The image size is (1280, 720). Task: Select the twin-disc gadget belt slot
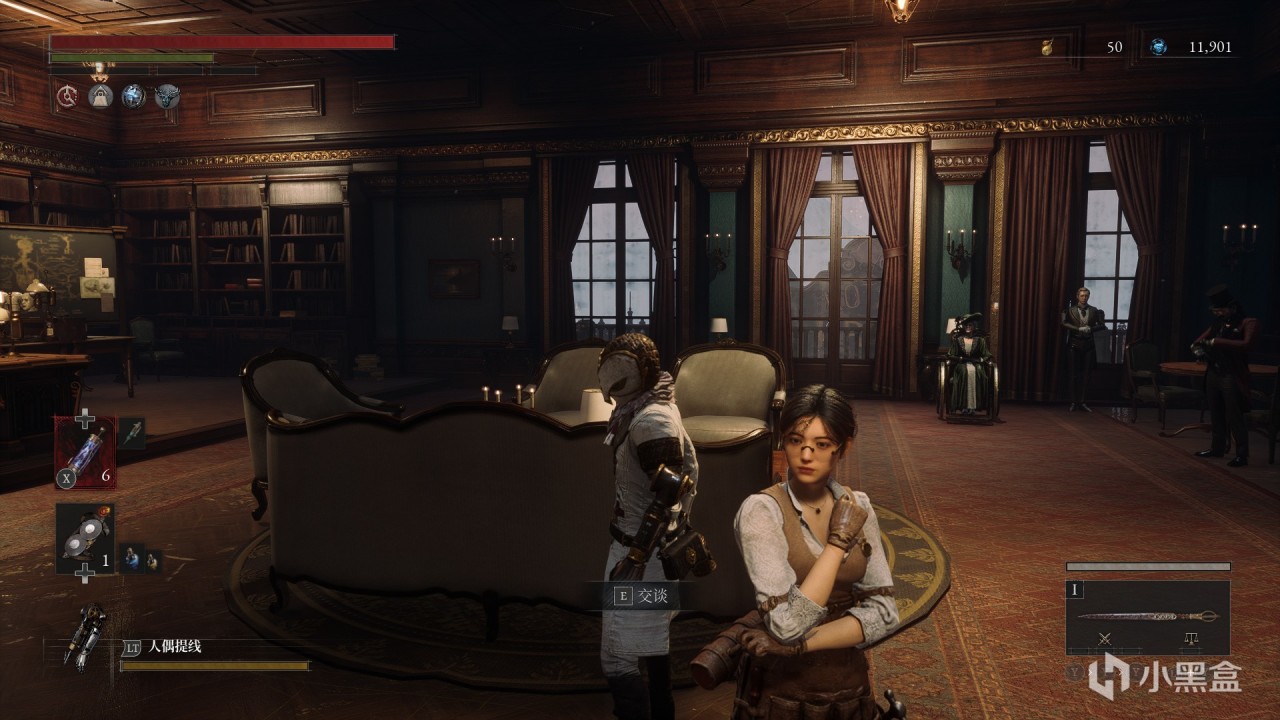point(85,538)
